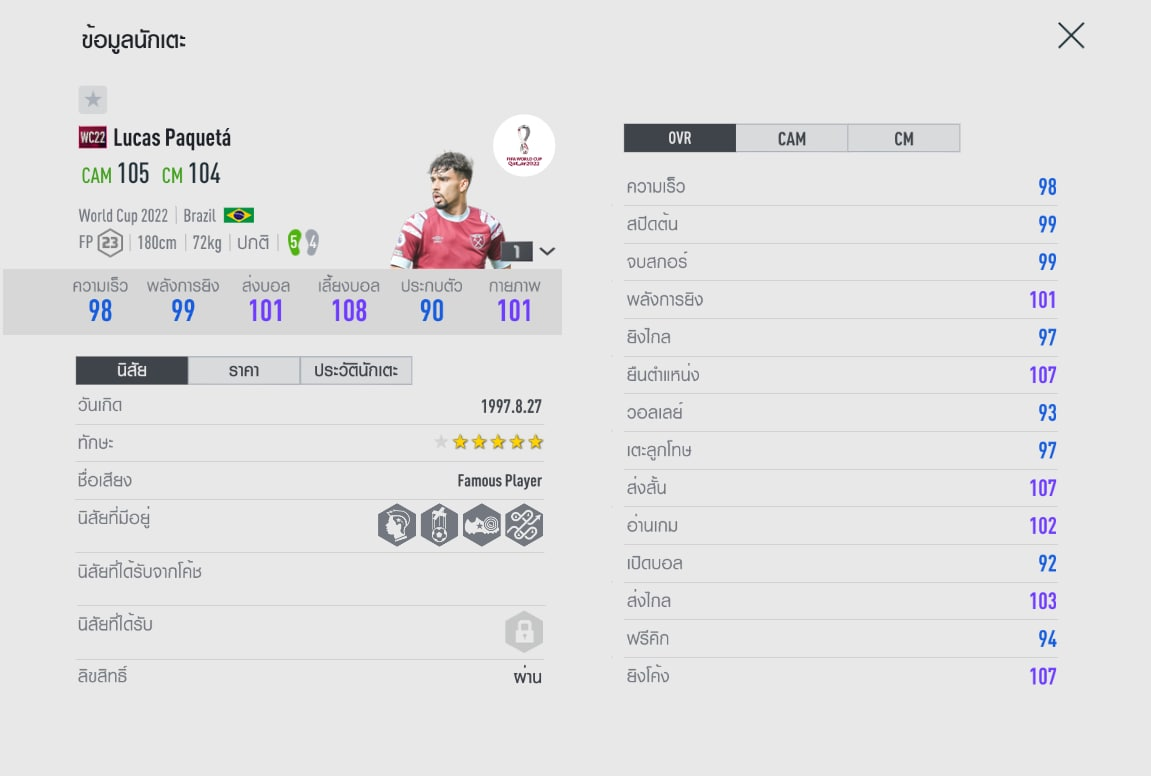The image size is (1151, 776).
Task: Click the locked trait slot icon
Action: coord(523,632)
